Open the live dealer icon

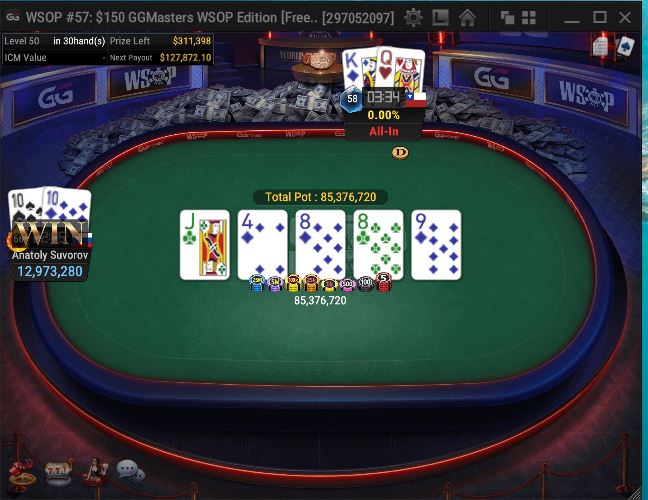coord(94,469)
